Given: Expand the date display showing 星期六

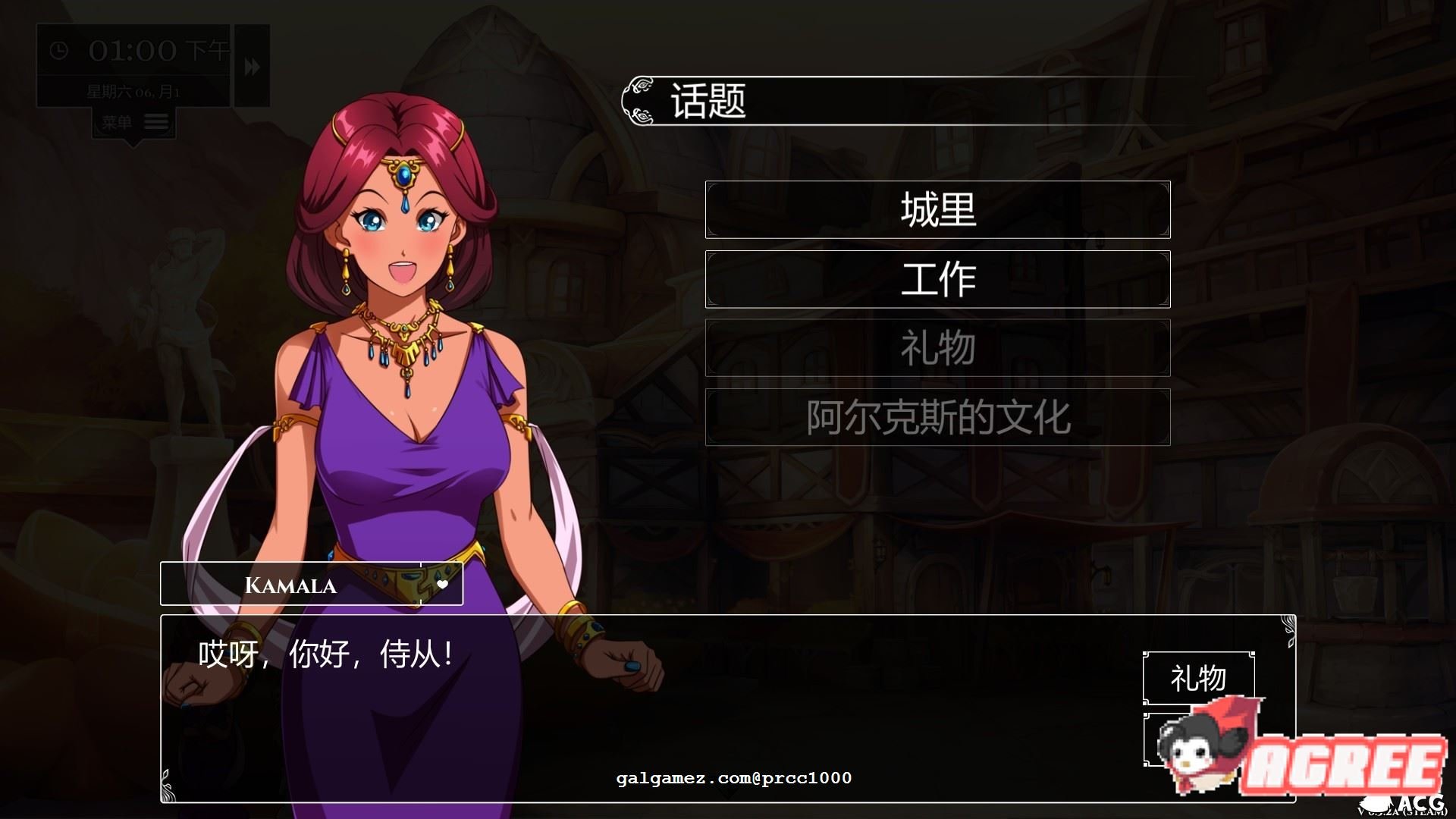Looking at the screenshot, I should coord(133,91).
